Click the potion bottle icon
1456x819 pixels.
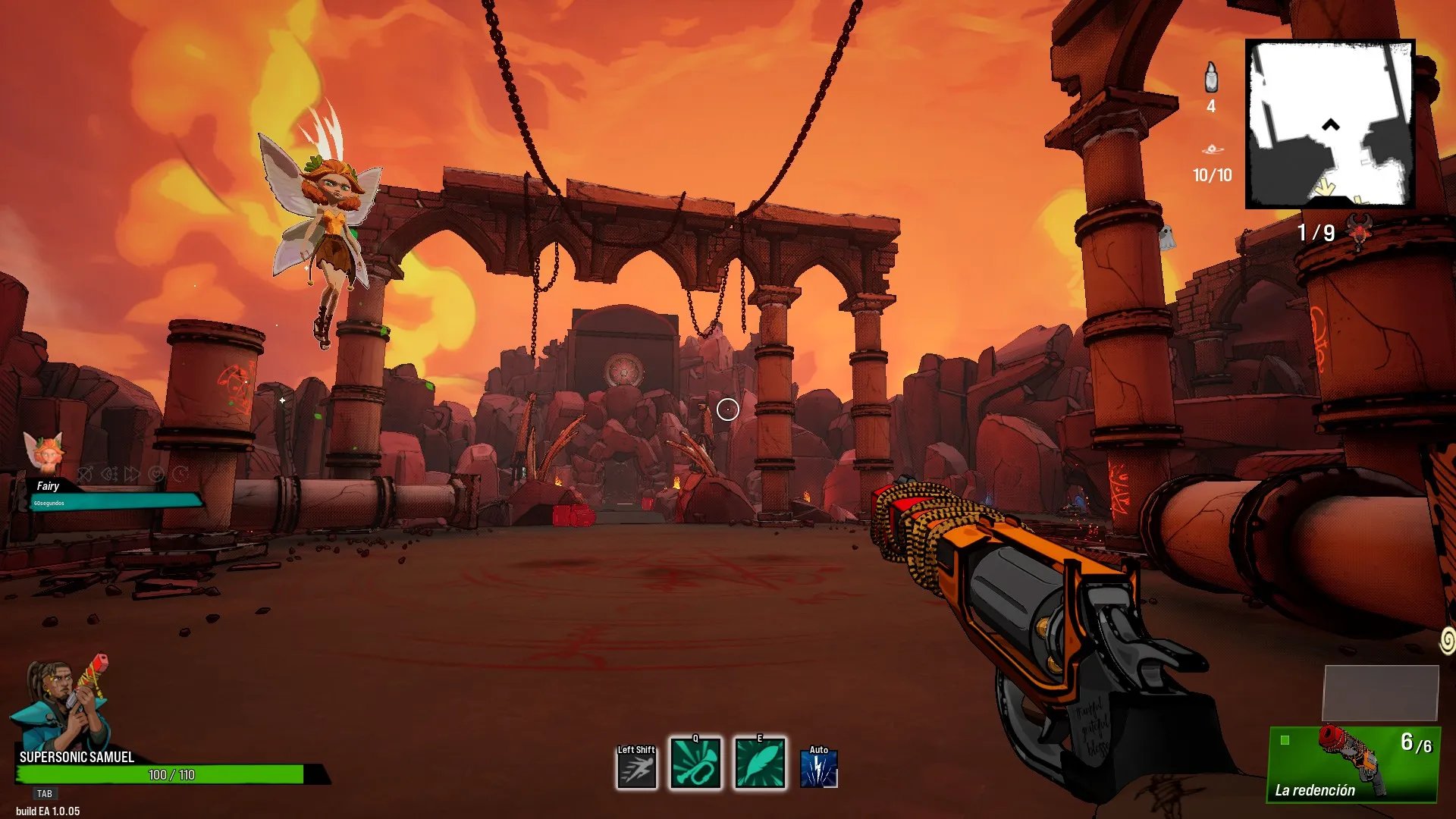click(1211, 78)
